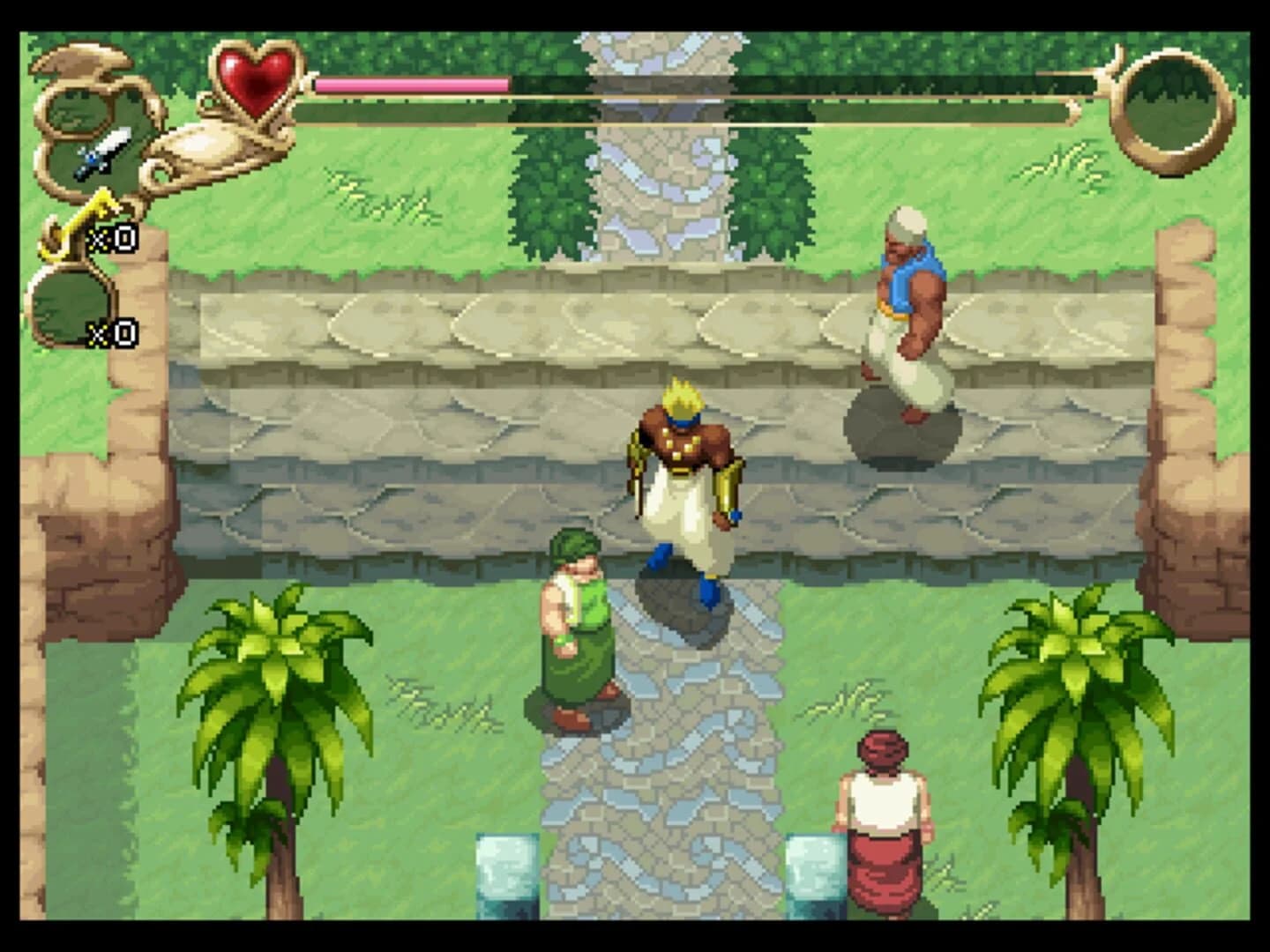The width and height of the screenshot is (1270, 952).
Task: Toggle the pink health bar display
Action: coord(411,83)
